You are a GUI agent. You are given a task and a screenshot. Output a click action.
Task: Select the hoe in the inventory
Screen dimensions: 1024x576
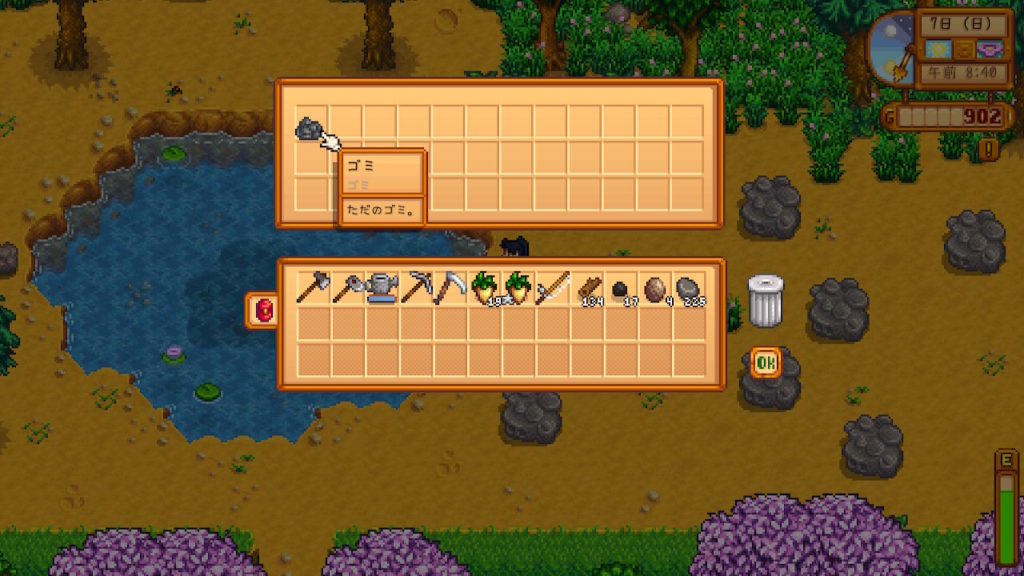[346, 288]
